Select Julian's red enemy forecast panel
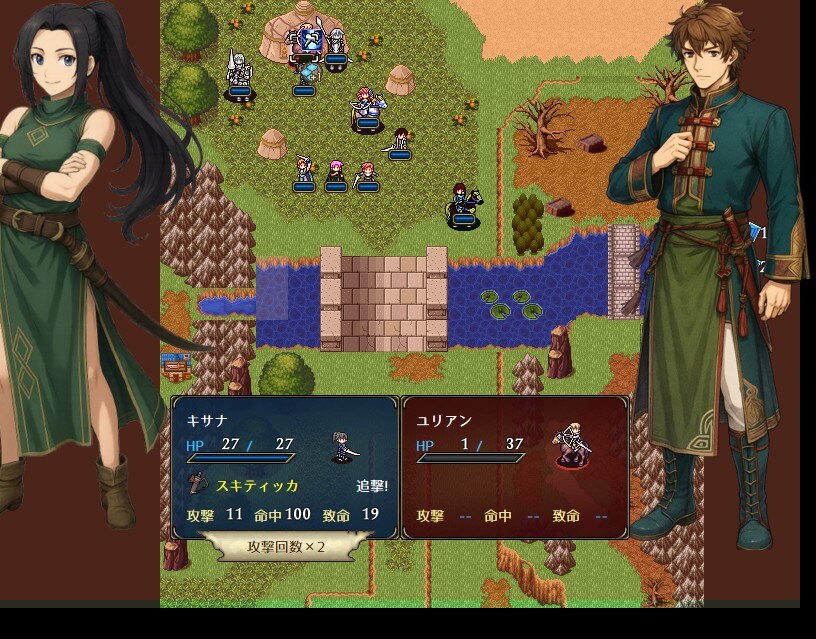Image resolution: width=816 pixels, height=639 pixels. pyautogui.click(x=515, y=465)
